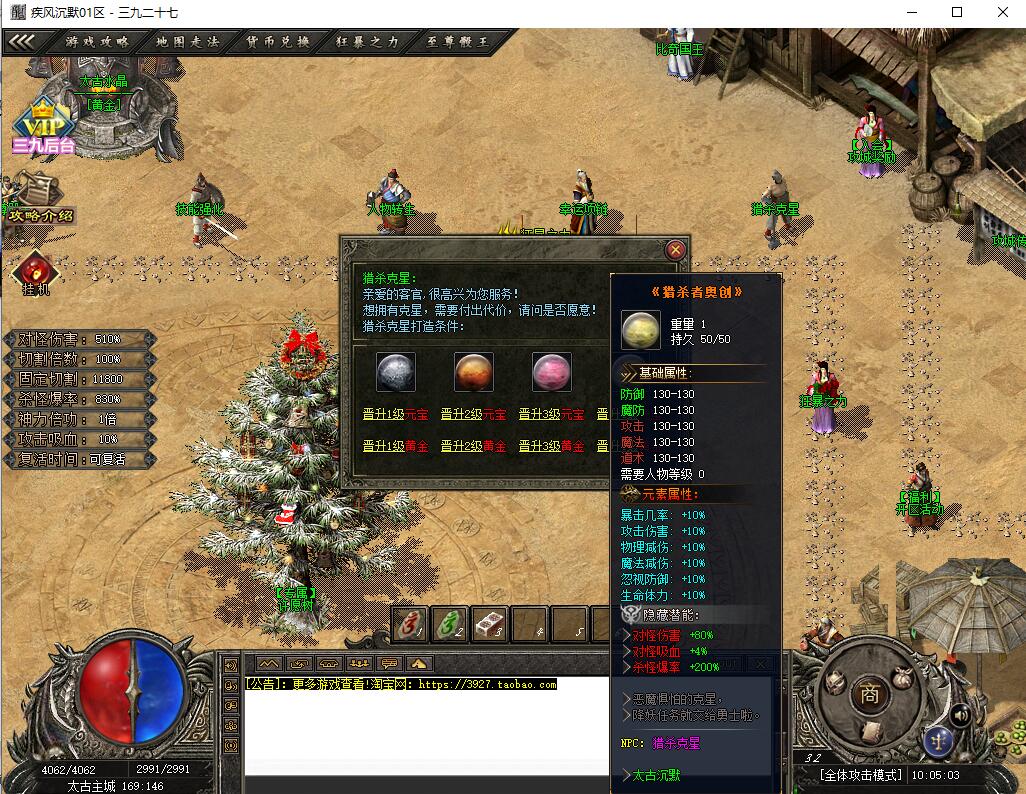Open the 狂暴之力 menu
Screen dimensions: 1026x794
[x=367, y=42]
